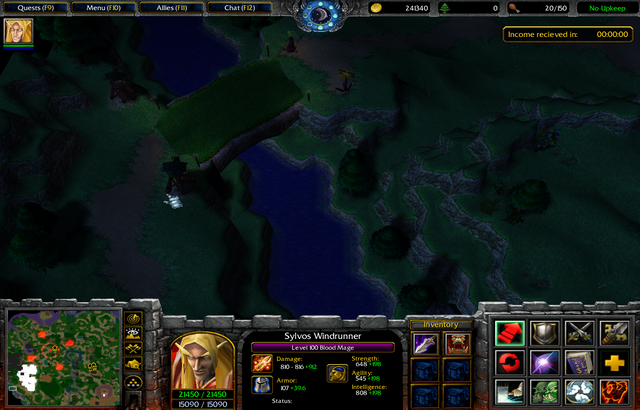The height and width of the screenshot is (410, 640).
Task: Select the hero portrait icon at top-left
Action: [18, 32]
